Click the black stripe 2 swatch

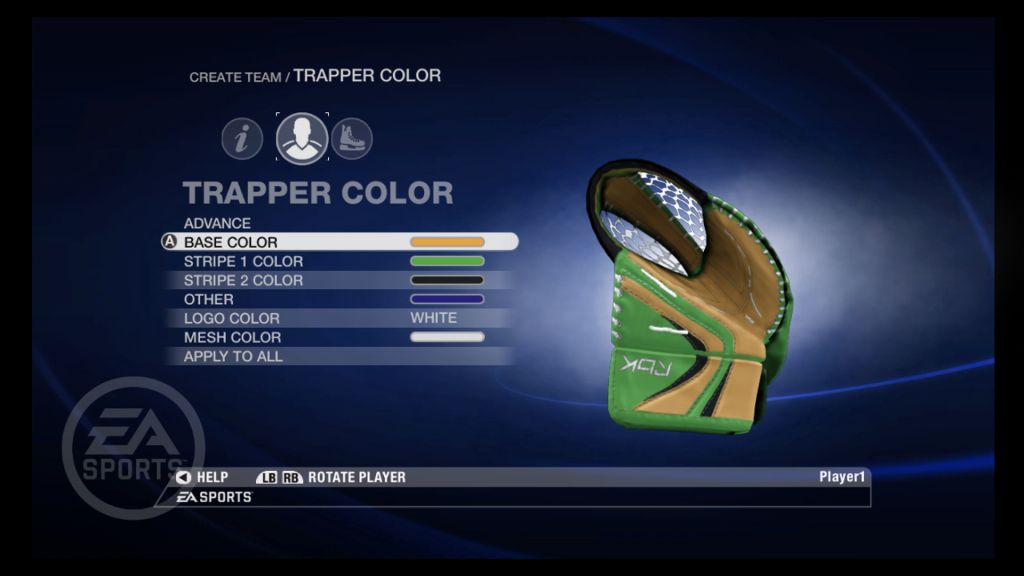[447, 280]
